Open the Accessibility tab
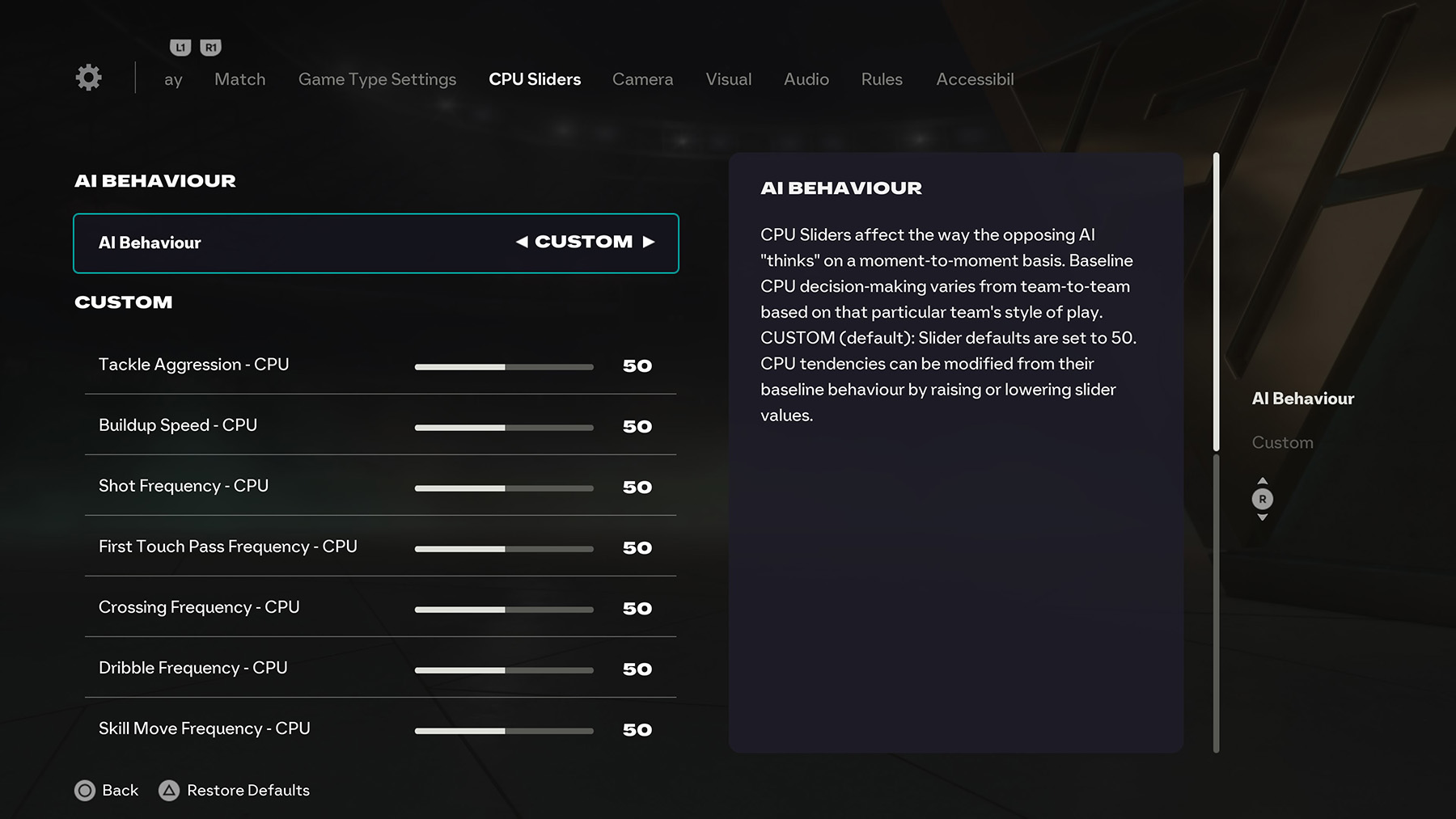This screenshot has height=819, width=1456. coord(975,79)
